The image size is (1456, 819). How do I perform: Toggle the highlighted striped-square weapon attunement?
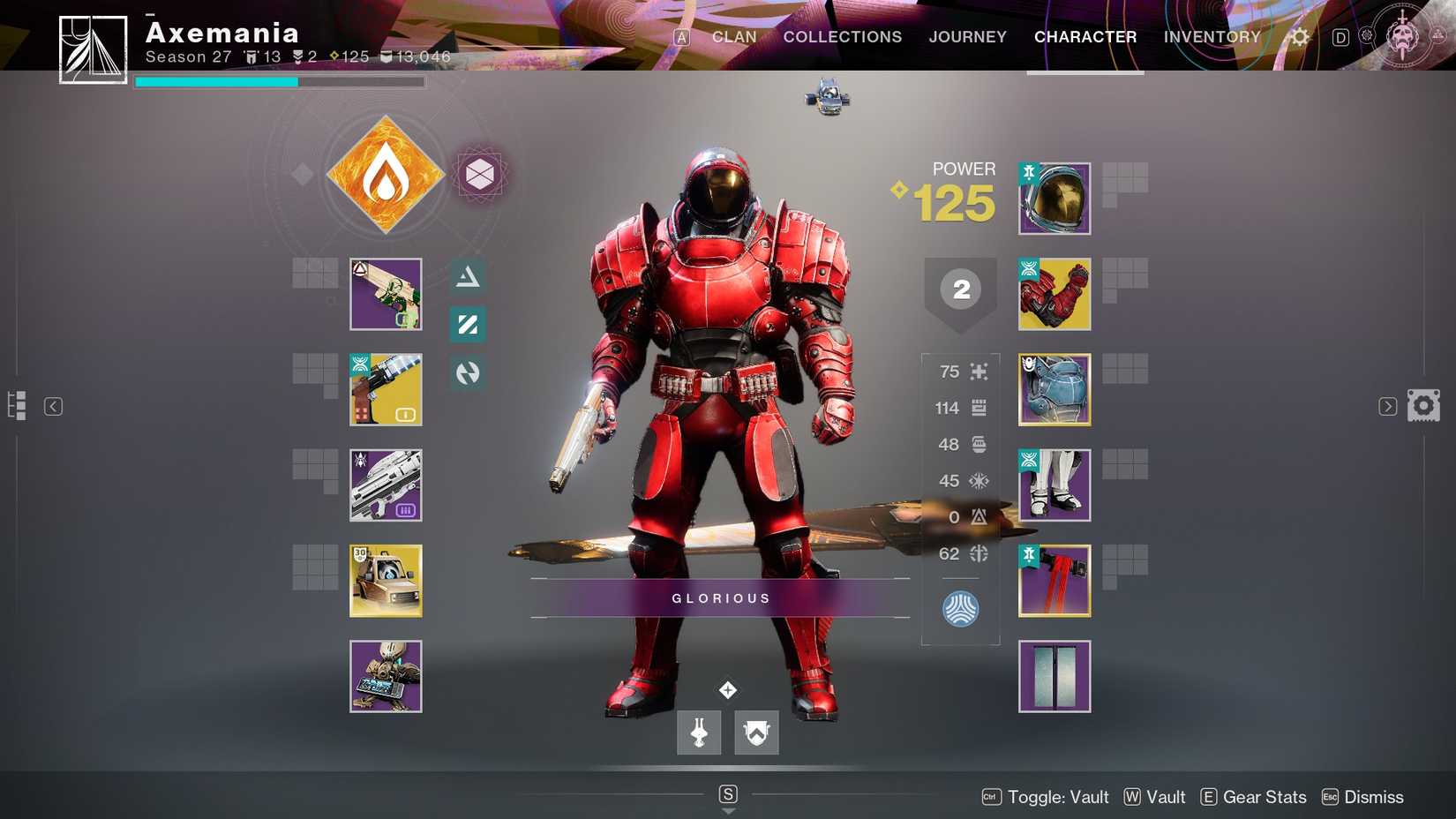(467, 324)
